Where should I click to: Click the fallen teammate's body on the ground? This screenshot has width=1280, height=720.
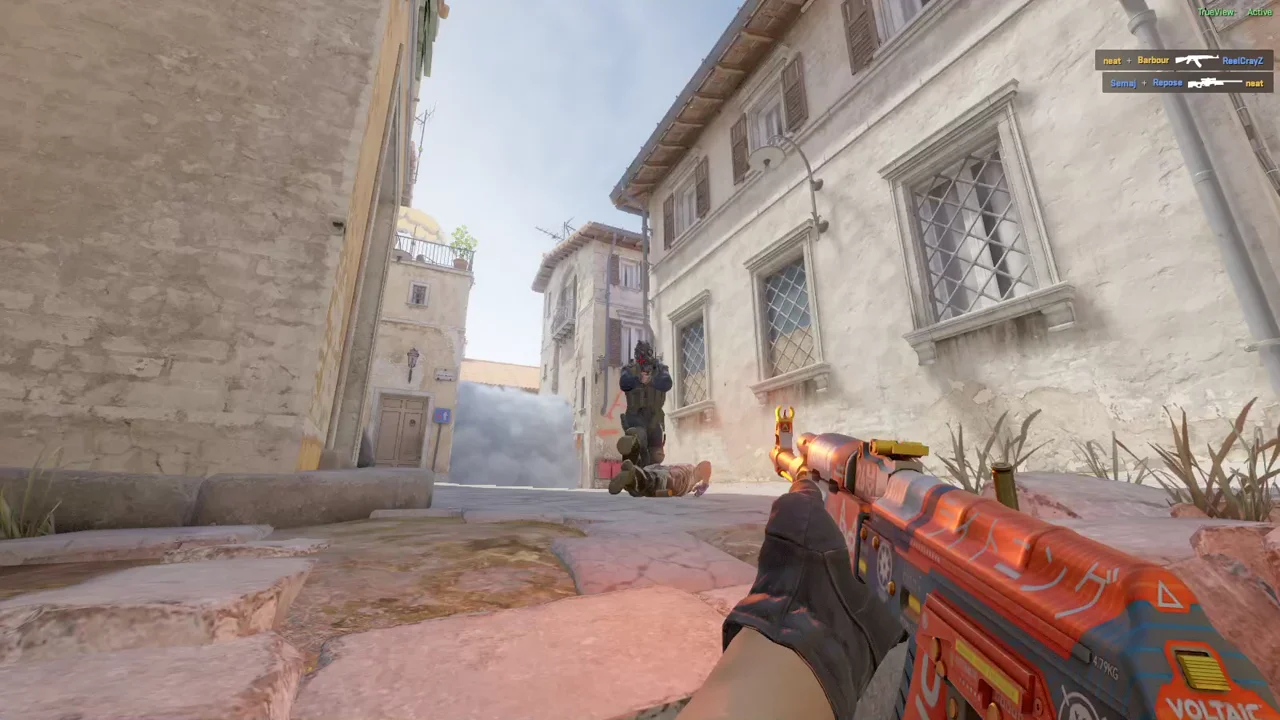point(665,480)
